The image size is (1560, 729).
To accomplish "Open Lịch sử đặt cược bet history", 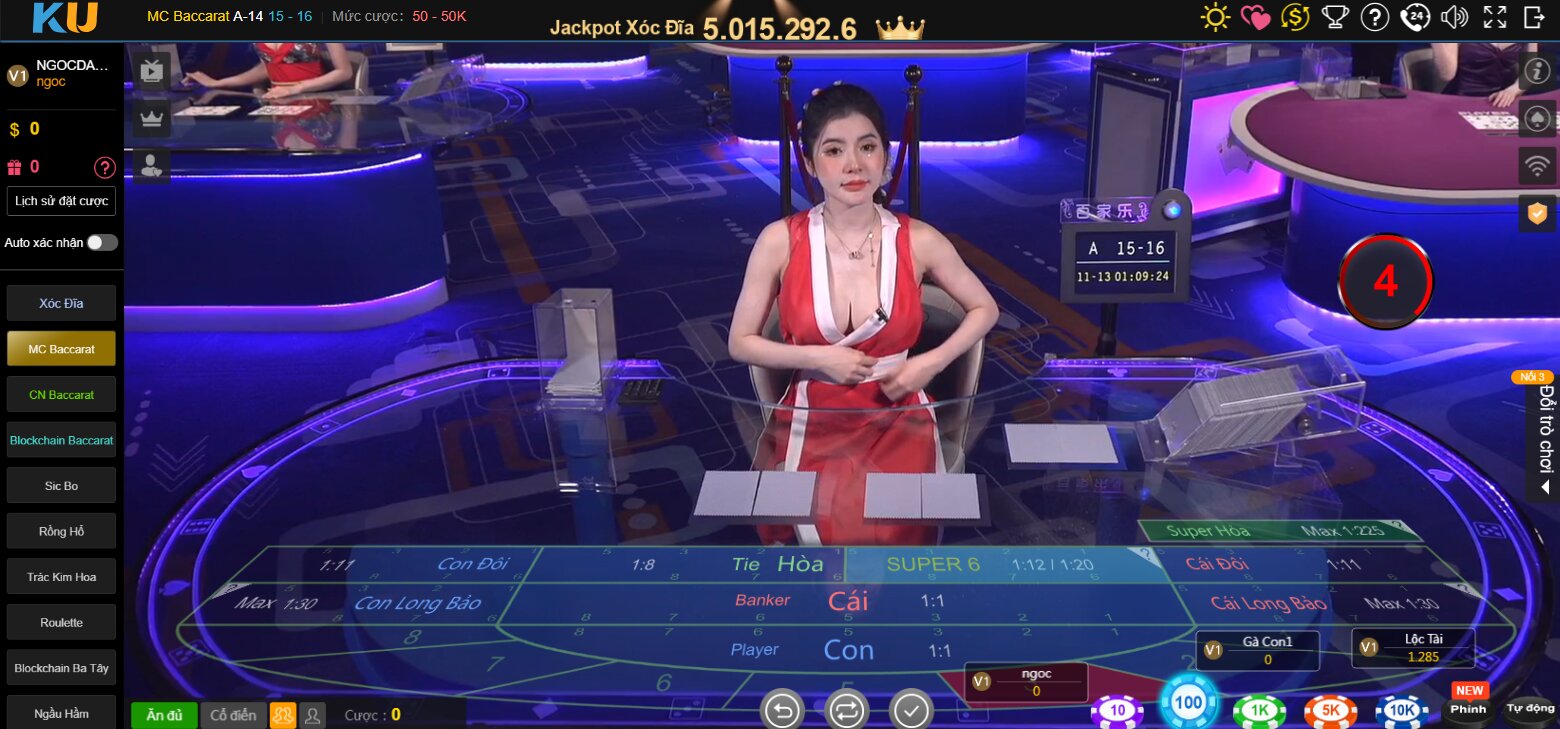I will [x=61, y=201].
